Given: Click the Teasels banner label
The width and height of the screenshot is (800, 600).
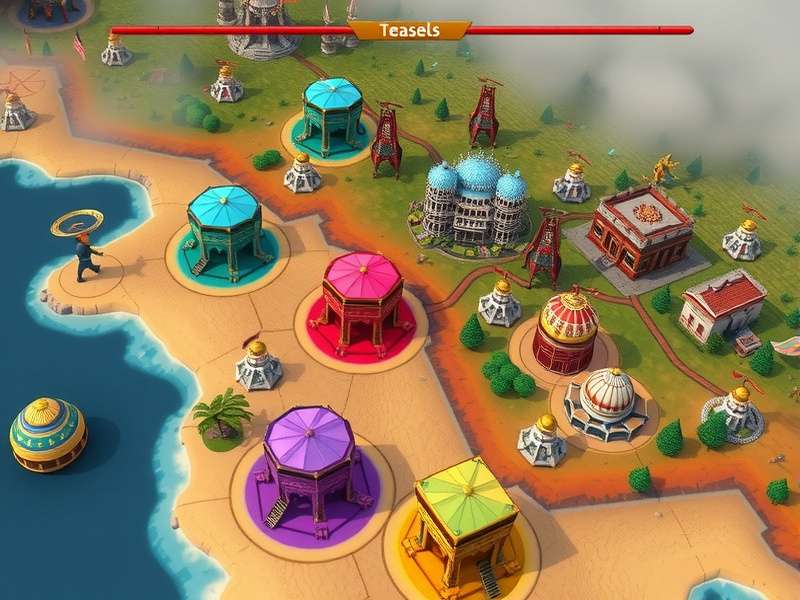Looking at the screenshot, I should [409, 31].
